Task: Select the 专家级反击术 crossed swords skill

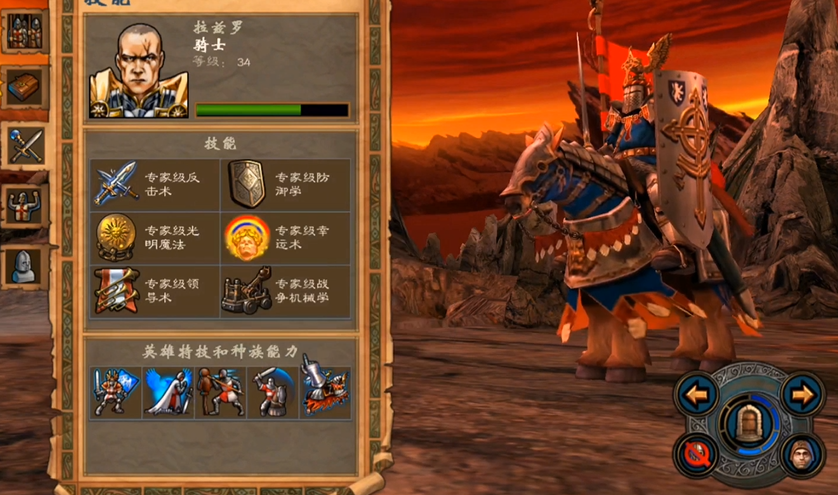Action: (116, 183)
